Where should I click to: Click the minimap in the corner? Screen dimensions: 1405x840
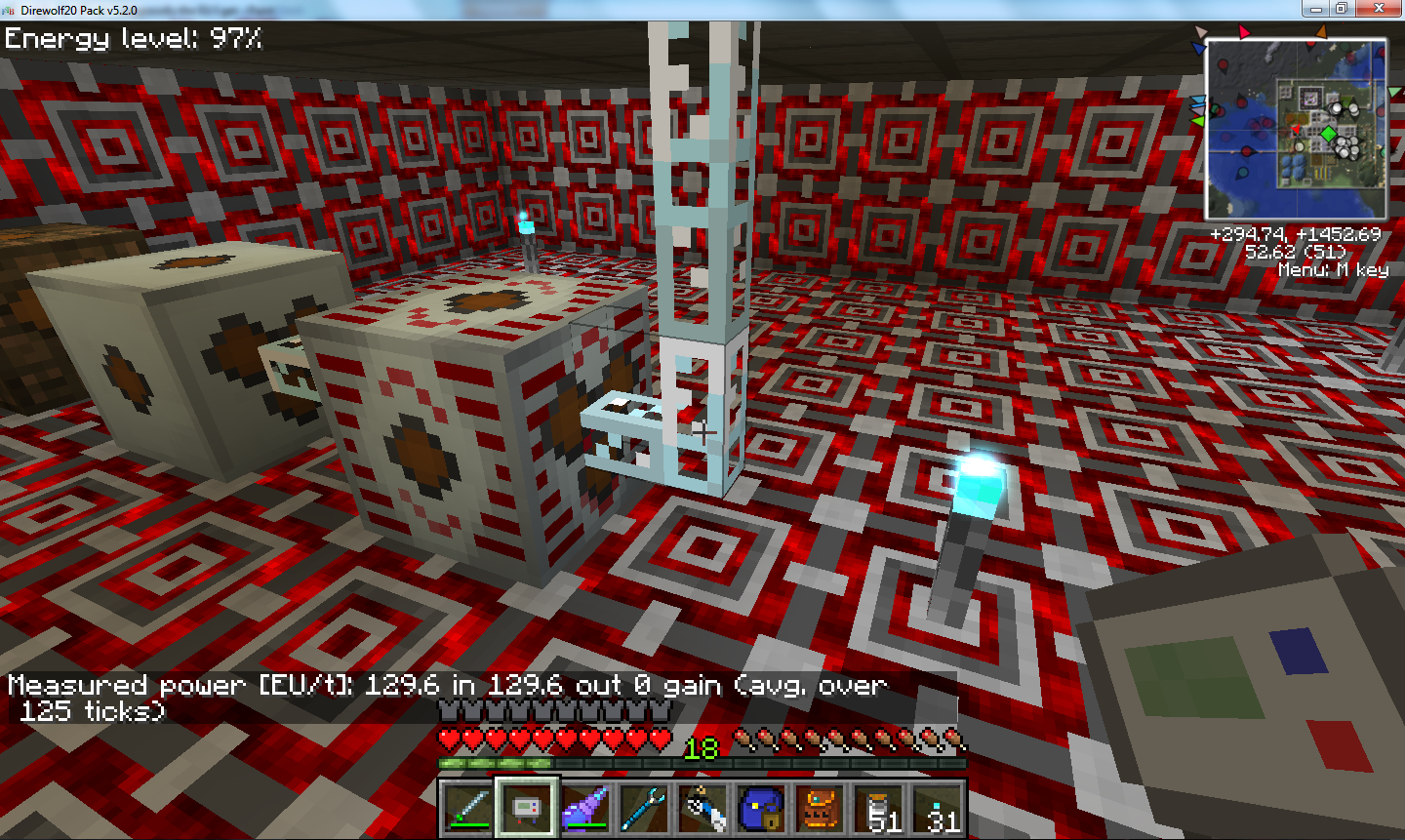pyautogui.click(x=1296, y=129)
